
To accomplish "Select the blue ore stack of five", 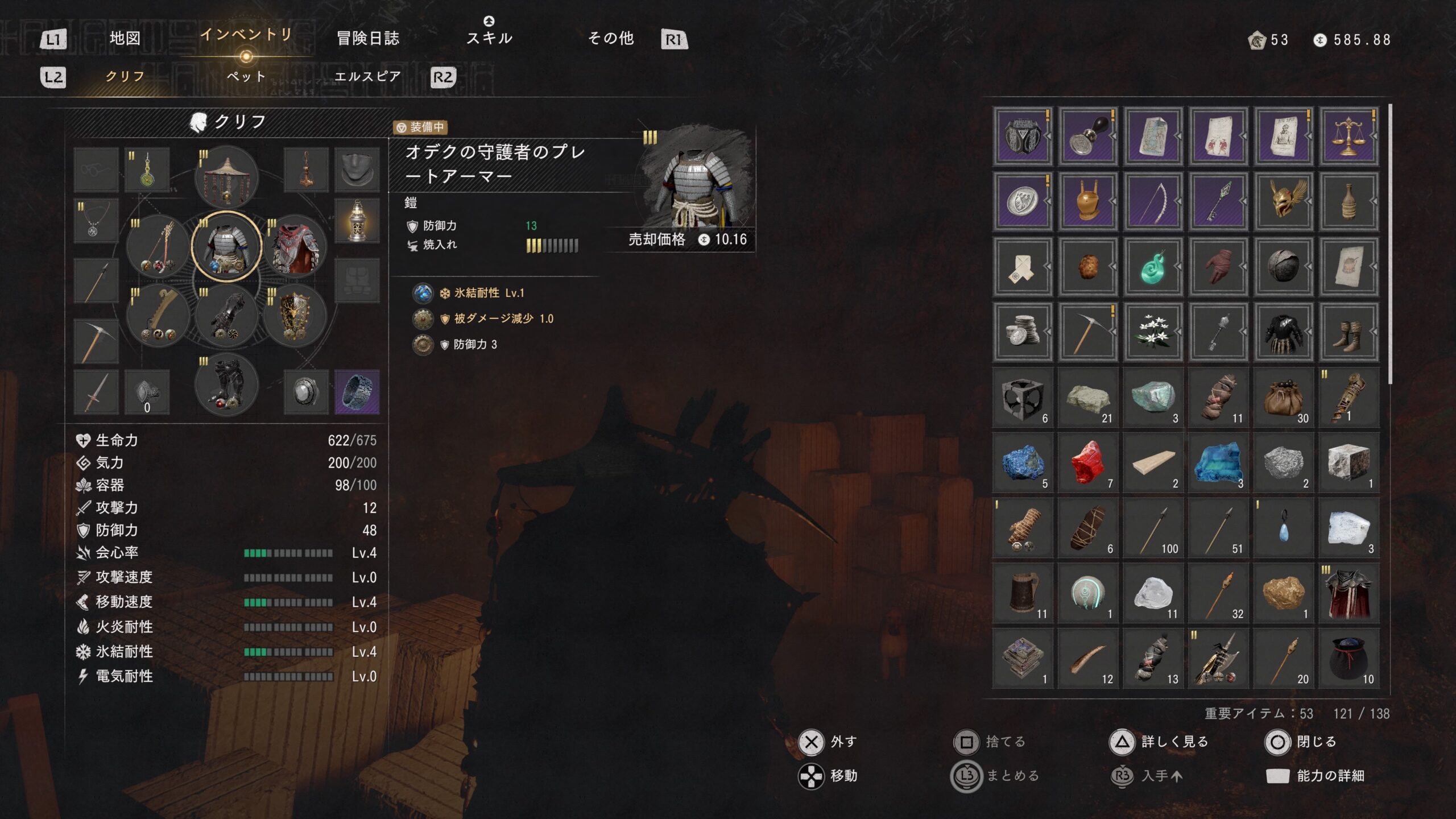I will point(1023,462).
